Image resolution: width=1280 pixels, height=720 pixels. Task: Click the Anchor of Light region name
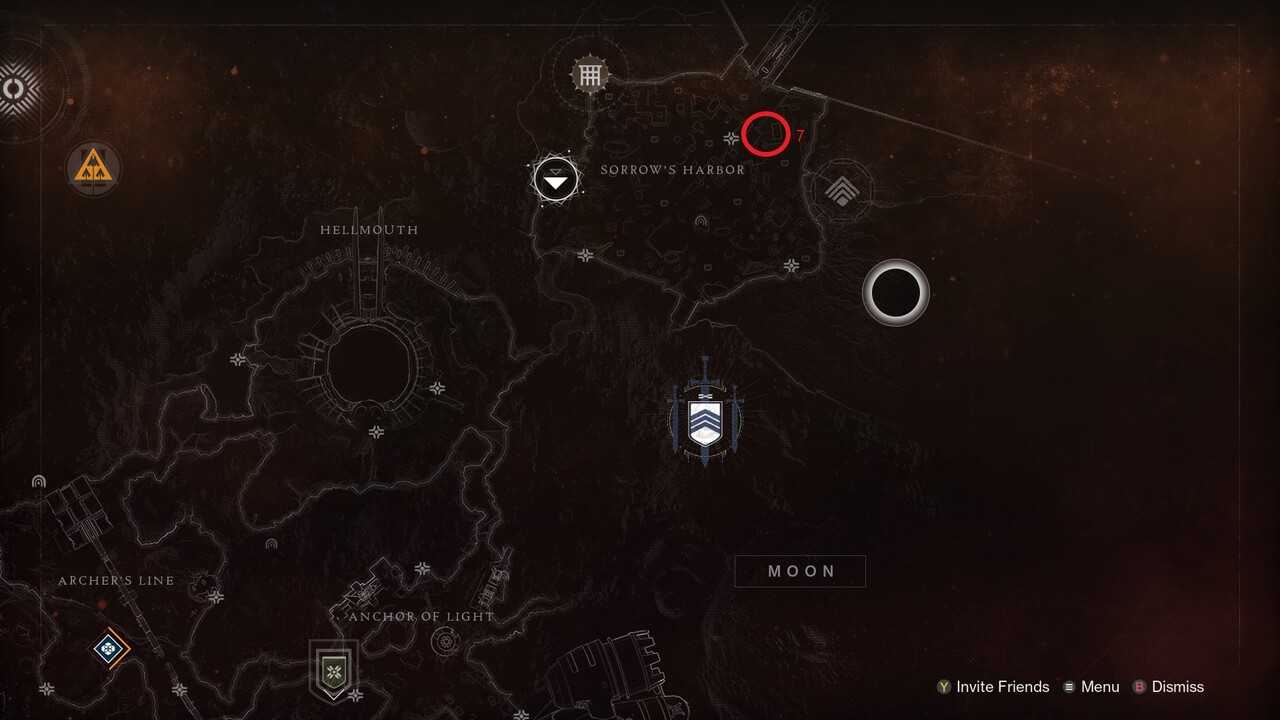point(423,617)
